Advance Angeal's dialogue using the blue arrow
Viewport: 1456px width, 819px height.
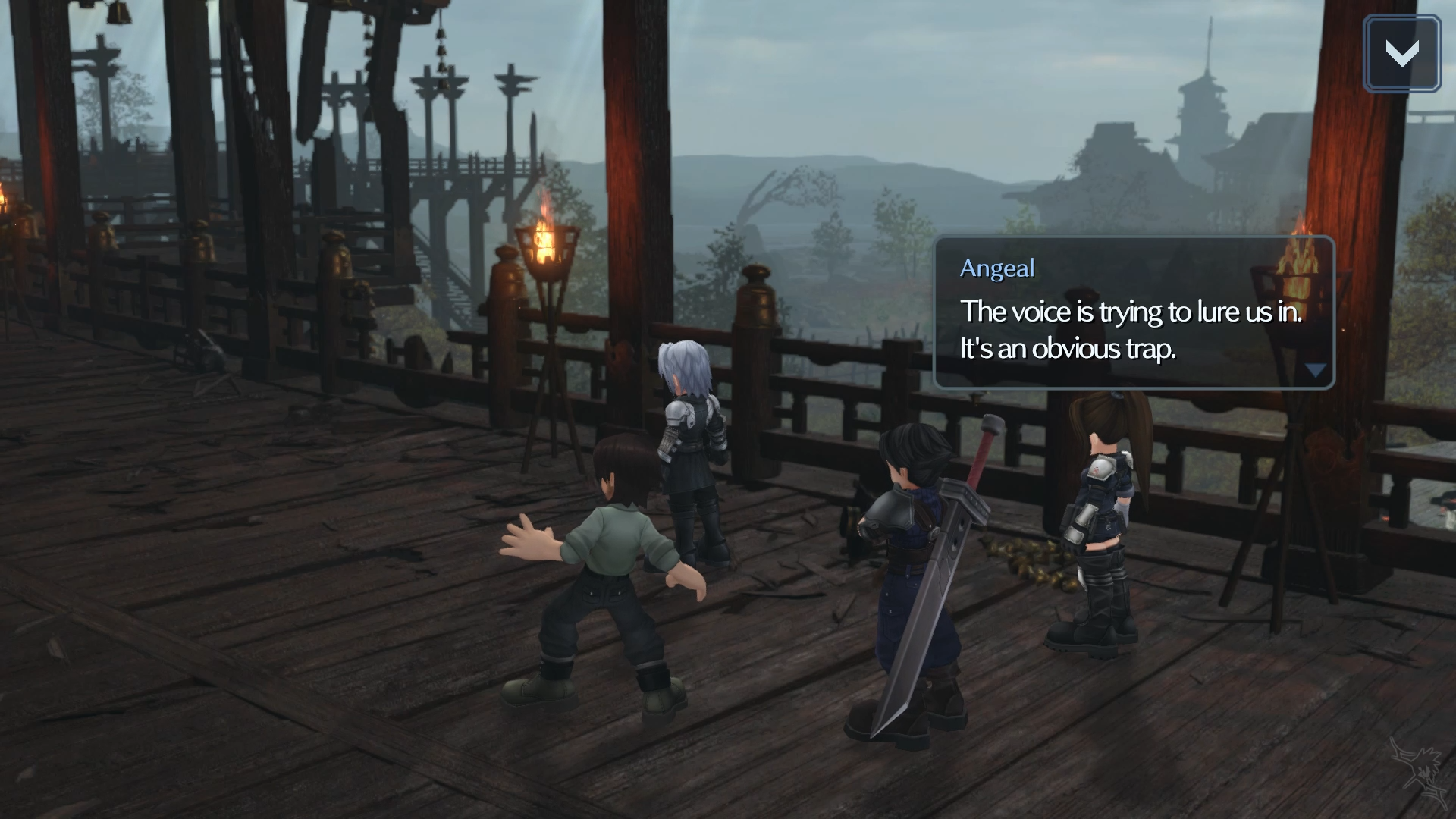pos(1315,371)
